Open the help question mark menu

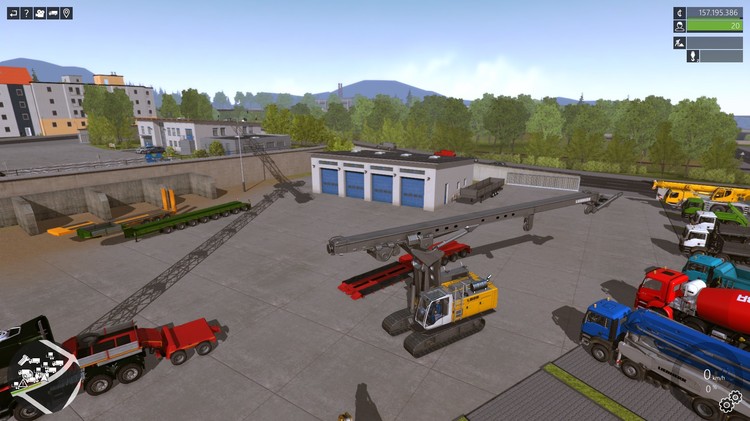tap(27, 13)
